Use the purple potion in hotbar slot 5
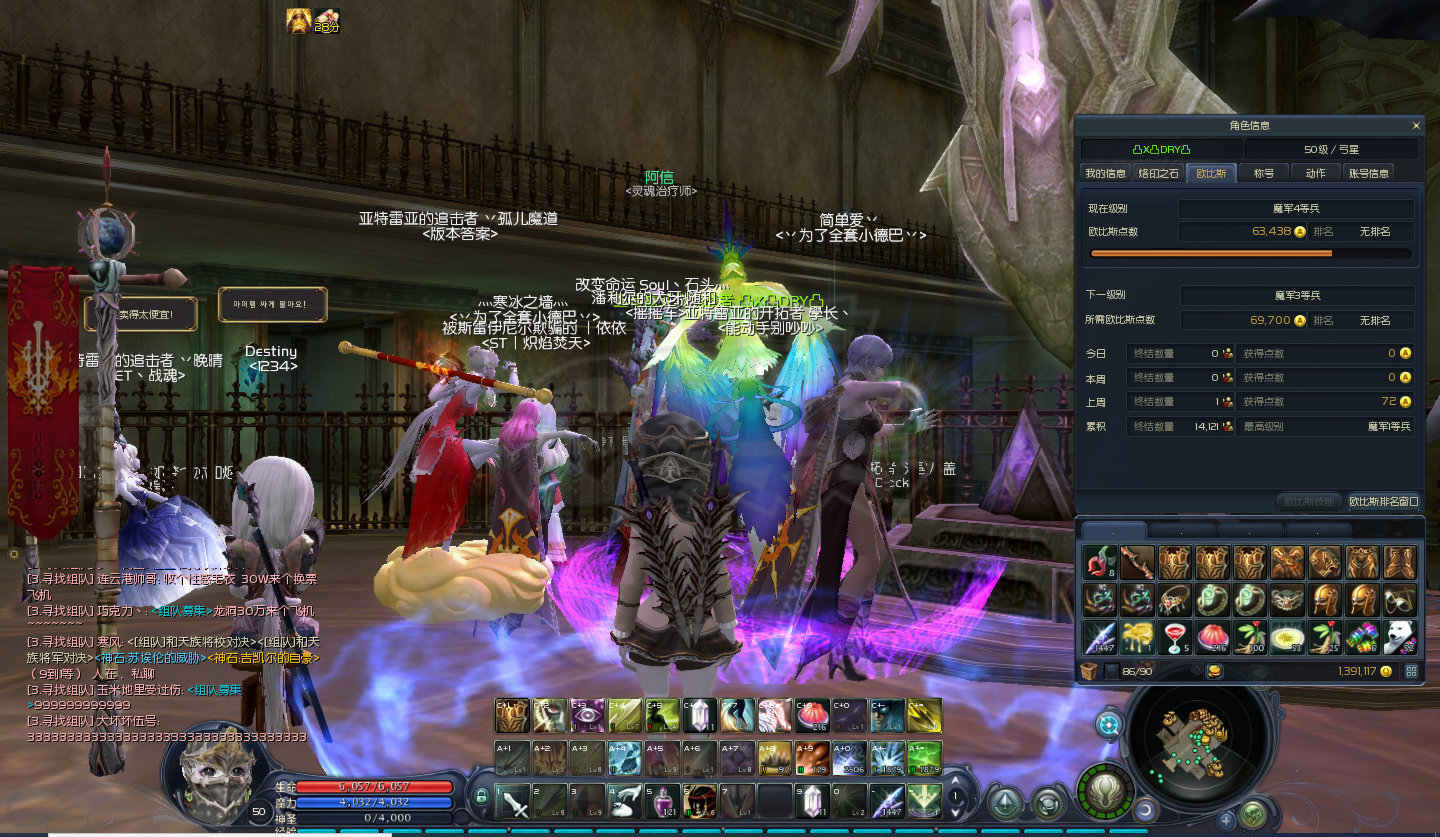The width and height of the screenshot is (1440, 837). pos(662,800)
